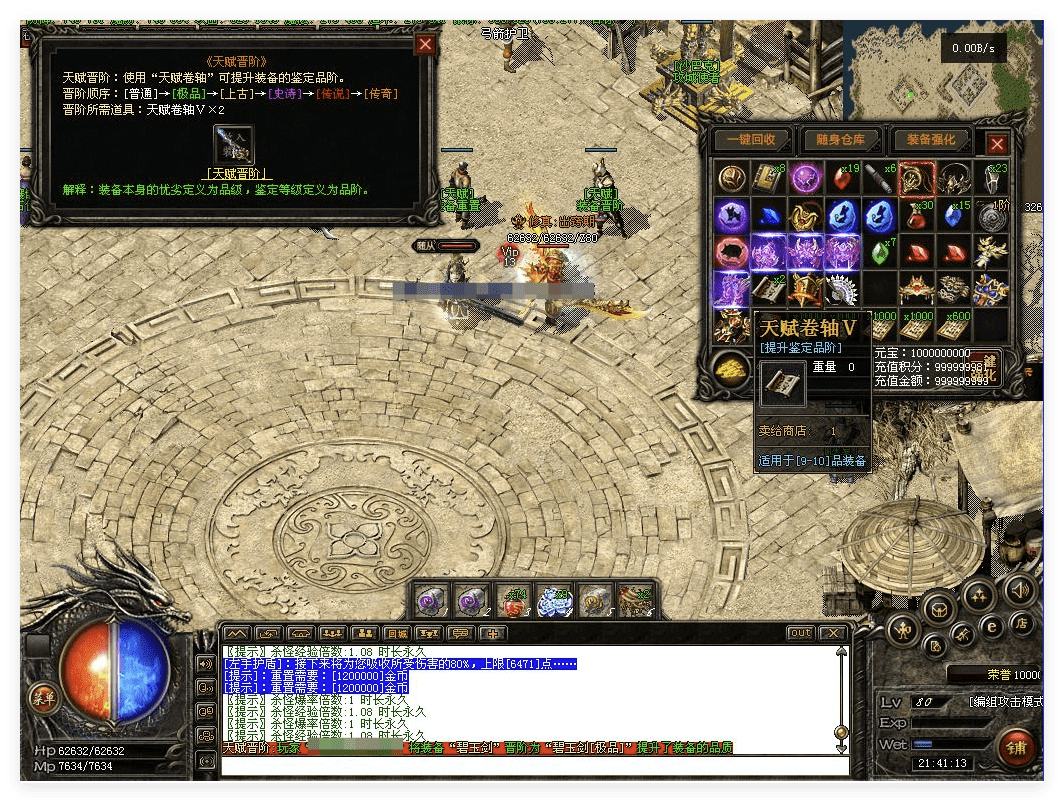Select the scroll item with x2 count
The image size is (1064, 803).
[x=769, y=289]
